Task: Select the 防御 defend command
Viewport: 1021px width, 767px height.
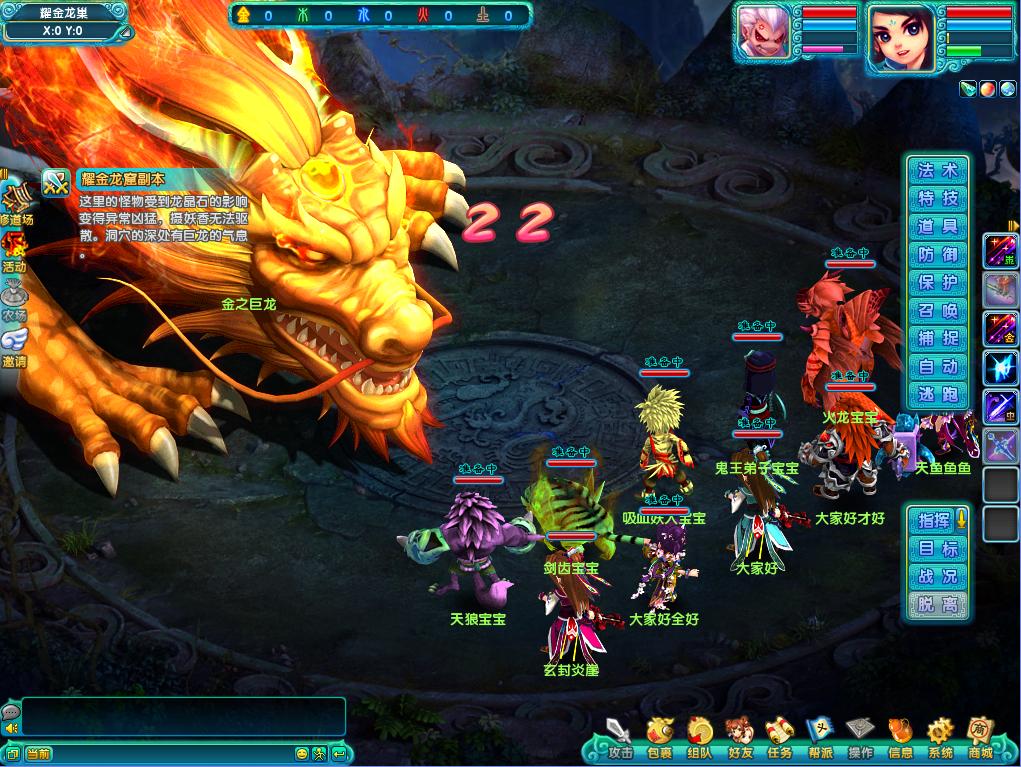Action: click(x=937, y=255)
